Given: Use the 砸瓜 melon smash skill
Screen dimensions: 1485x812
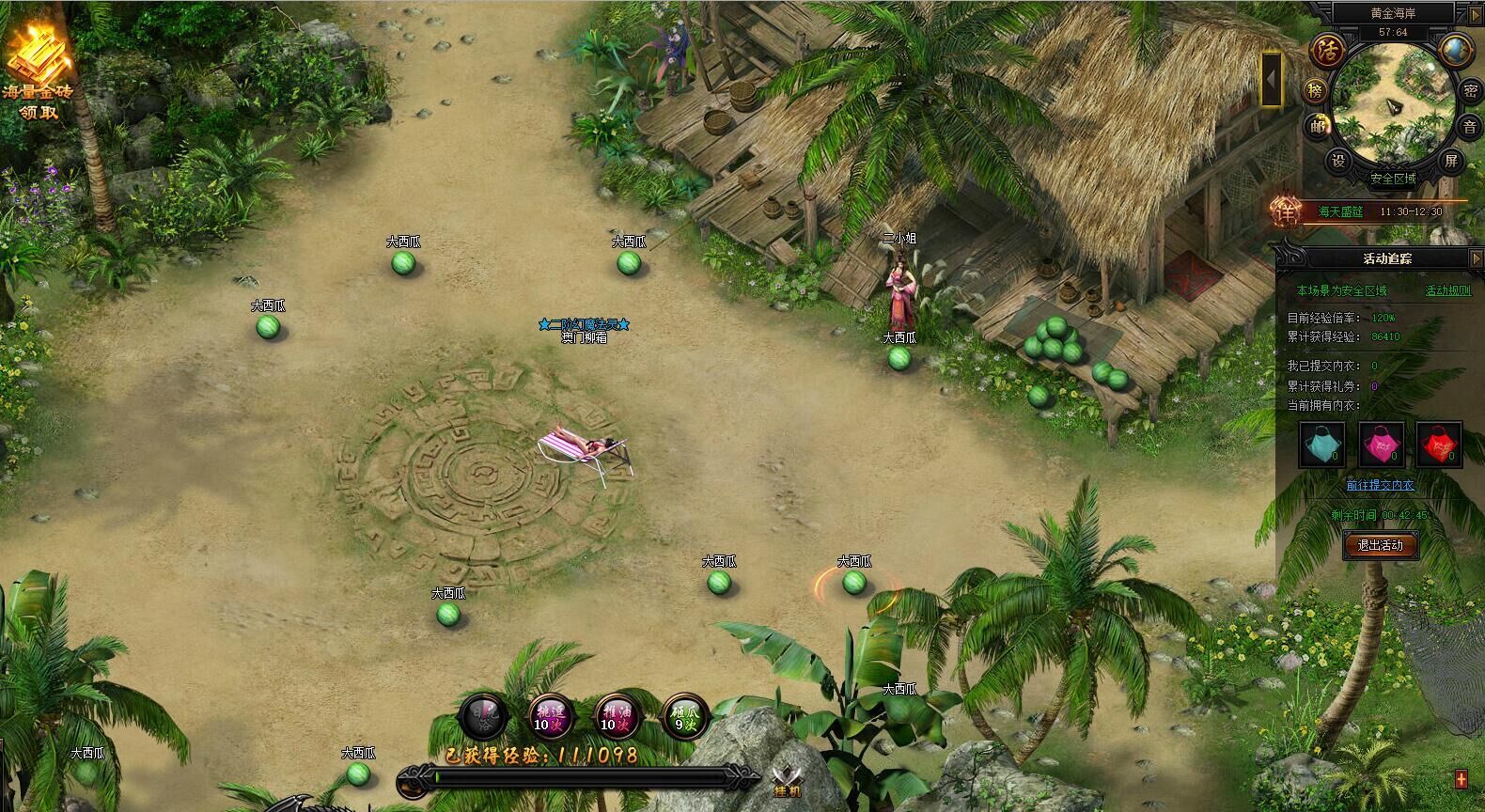Looking at the screenshot, I should pos(684,717).
